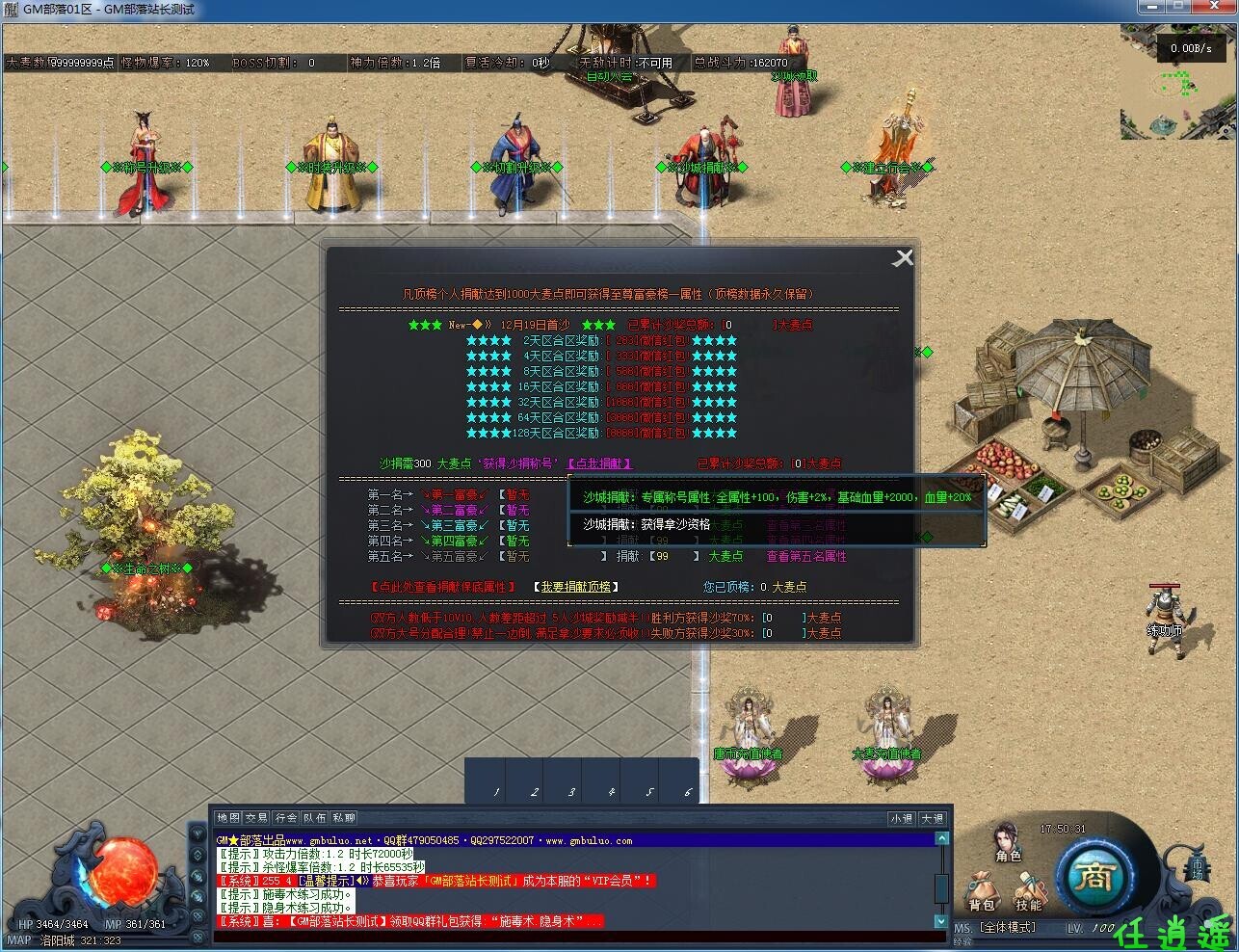Toggle the [全体模式] attack mode setting

point(1007,927)
